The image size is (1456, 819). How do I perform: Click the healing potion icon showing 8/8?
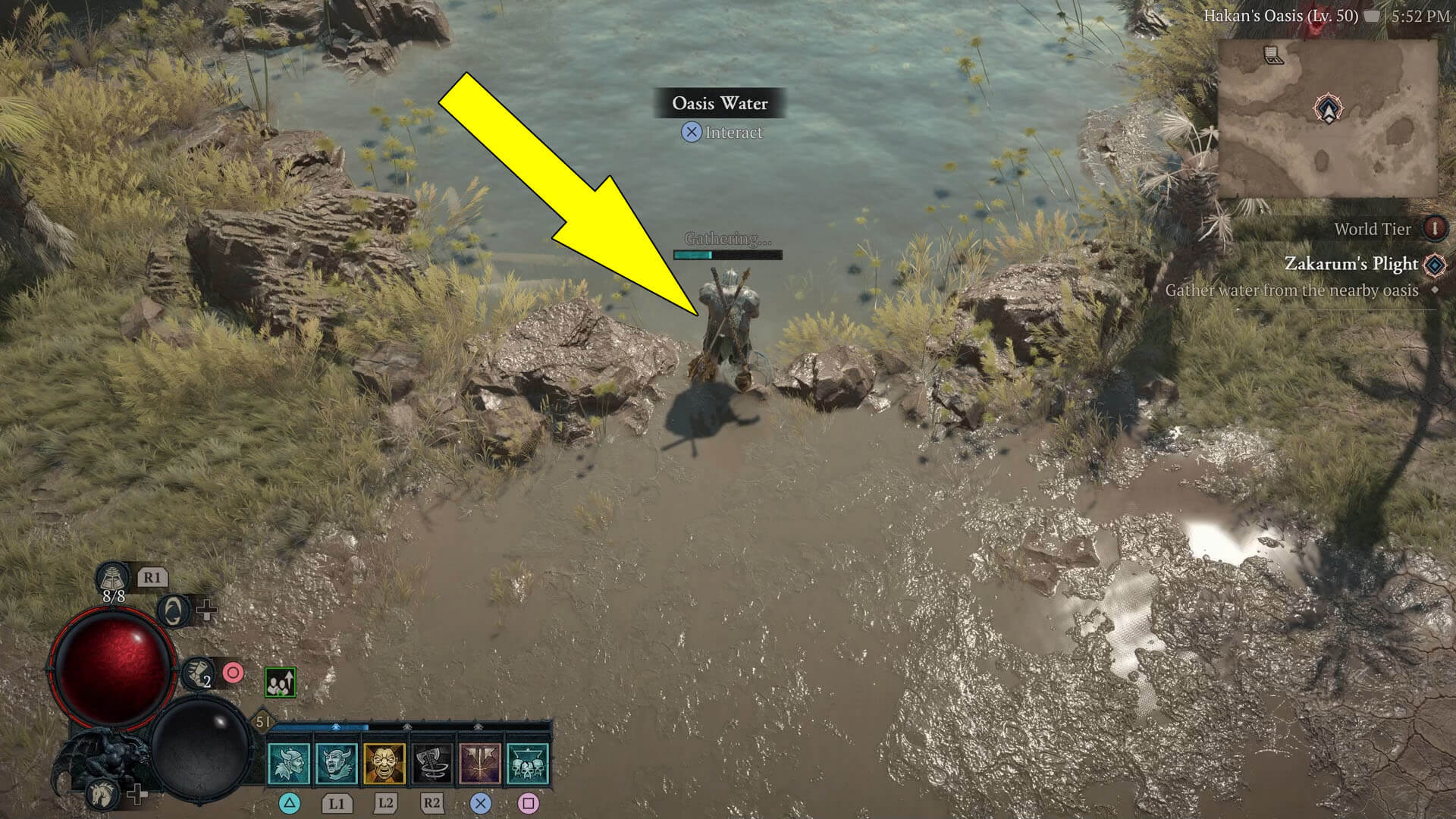tap(113, 580)
